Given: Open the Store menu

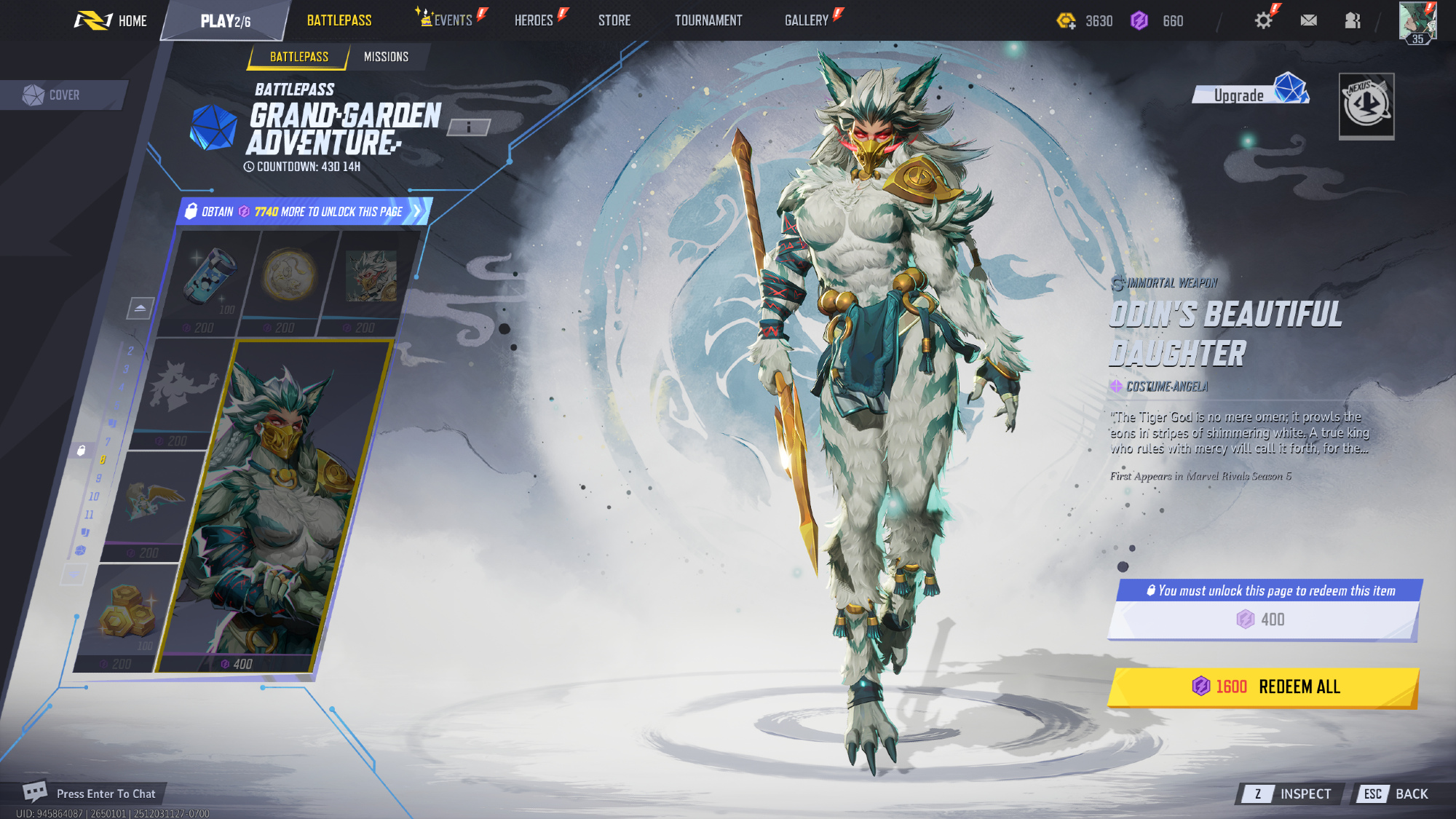Looking at the screenshot, I should click(x=614, y=20).
